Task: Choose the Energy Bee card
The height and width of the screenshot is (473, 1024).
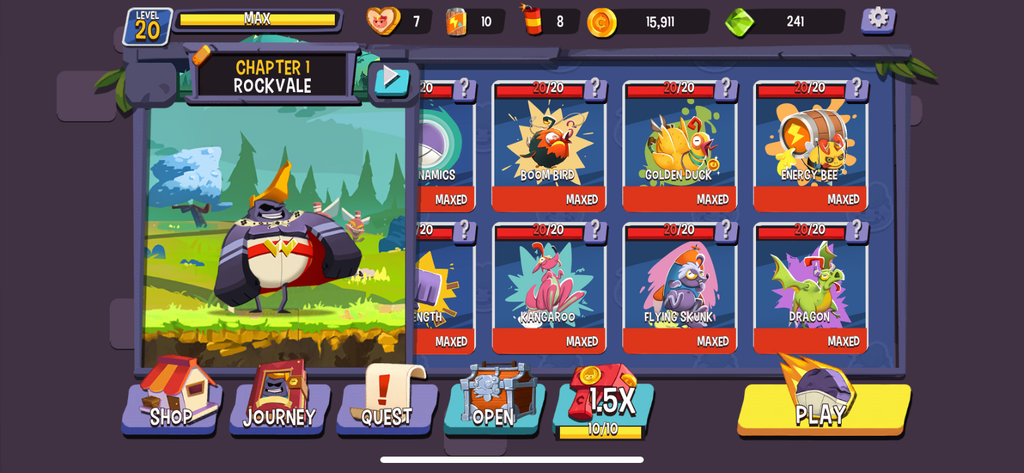Action: pos(809,145)
